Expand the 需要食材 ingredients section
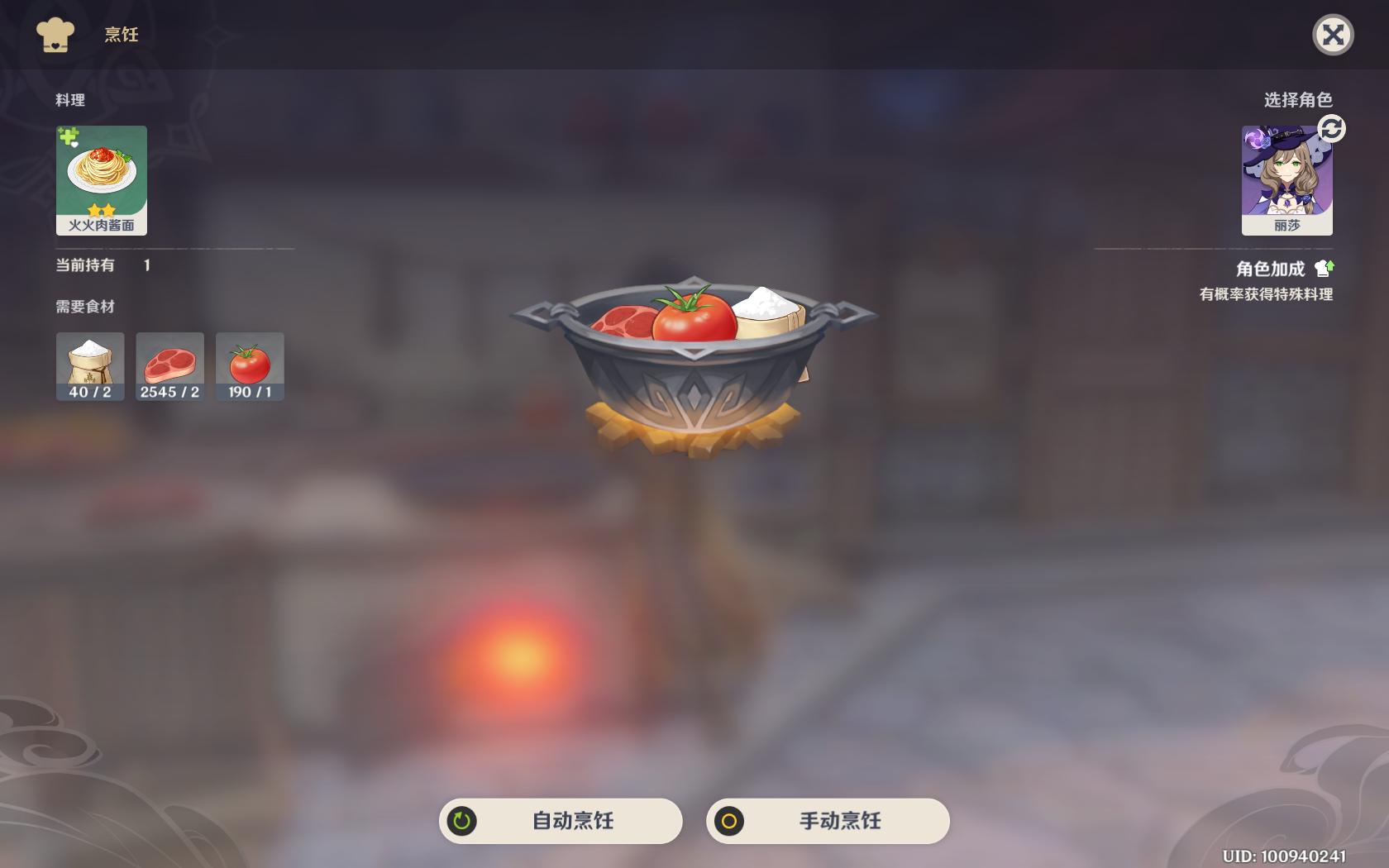This screenshot has width=1389, height=868. [85, 306]
